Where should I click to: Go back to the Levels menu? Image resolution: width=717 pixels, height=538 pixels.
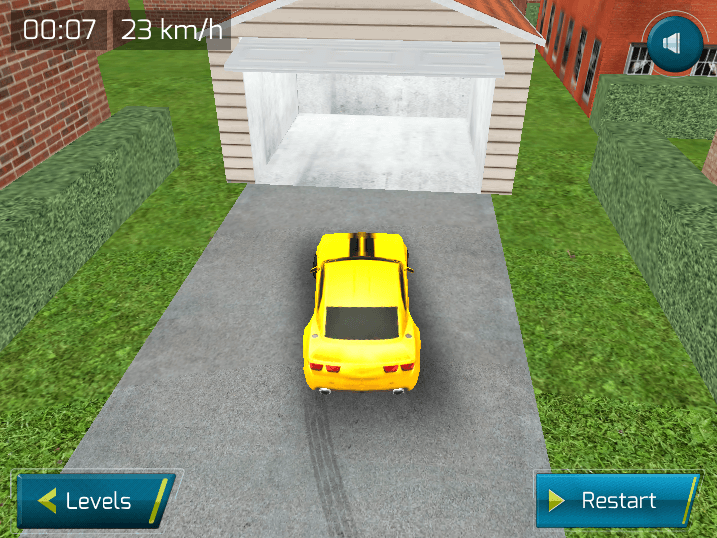click(95, 500)
